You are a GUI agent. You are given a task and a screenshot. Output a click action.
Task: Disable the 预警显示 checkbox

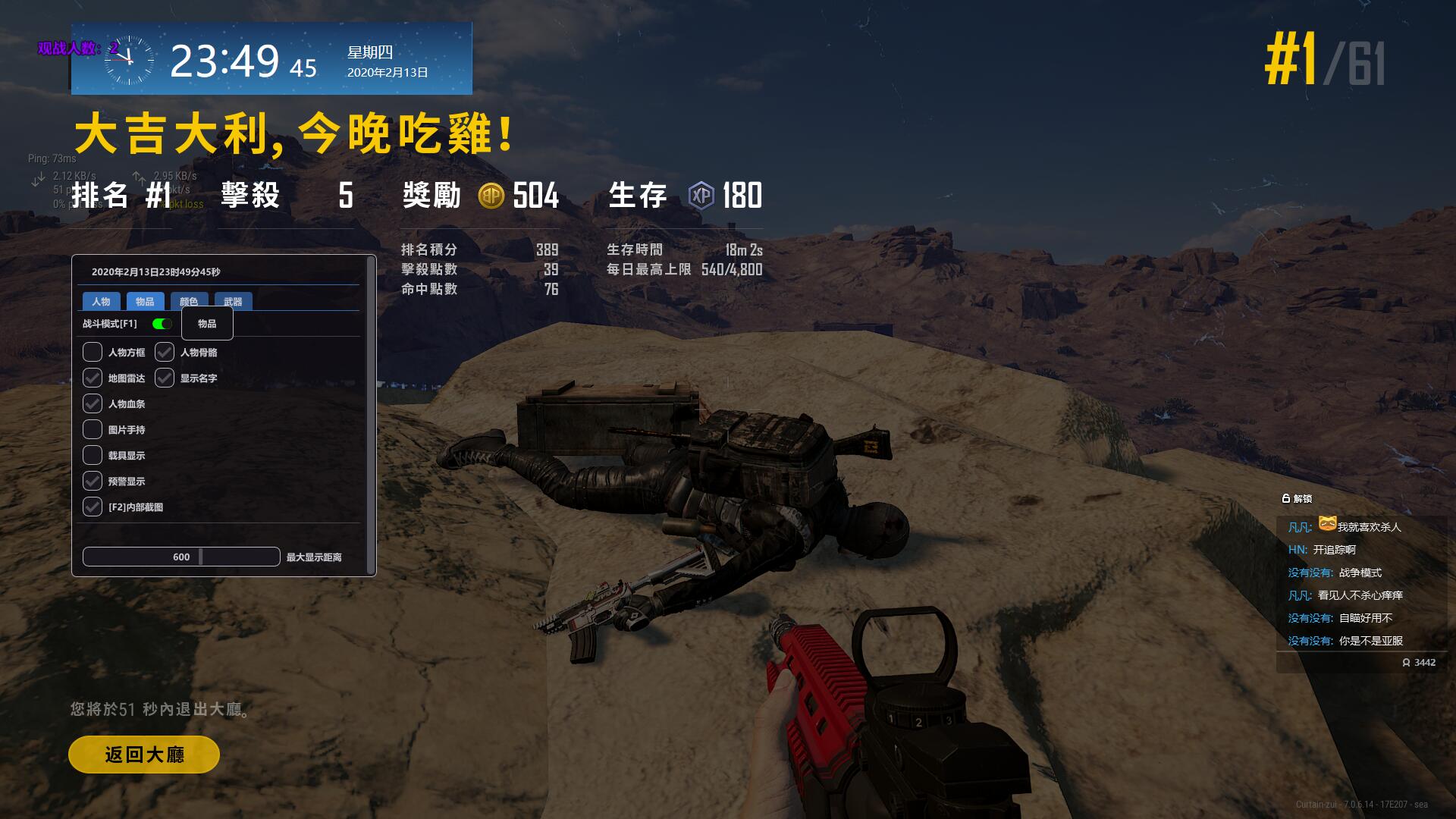tap(93, 481)
